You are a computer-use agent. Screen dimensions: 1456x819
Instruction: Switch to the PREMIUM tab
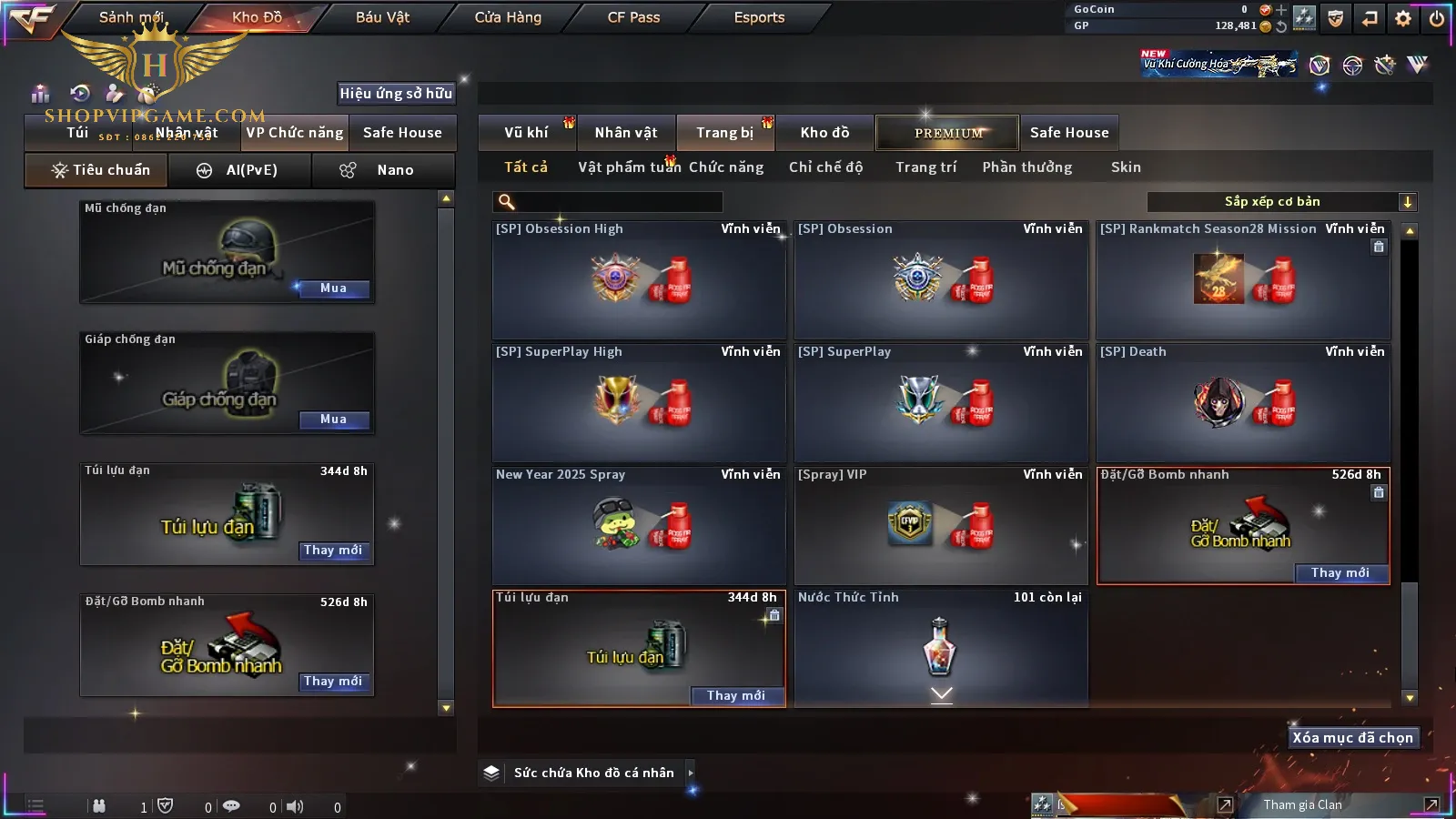pyautogui.click(x=948, y=133)
